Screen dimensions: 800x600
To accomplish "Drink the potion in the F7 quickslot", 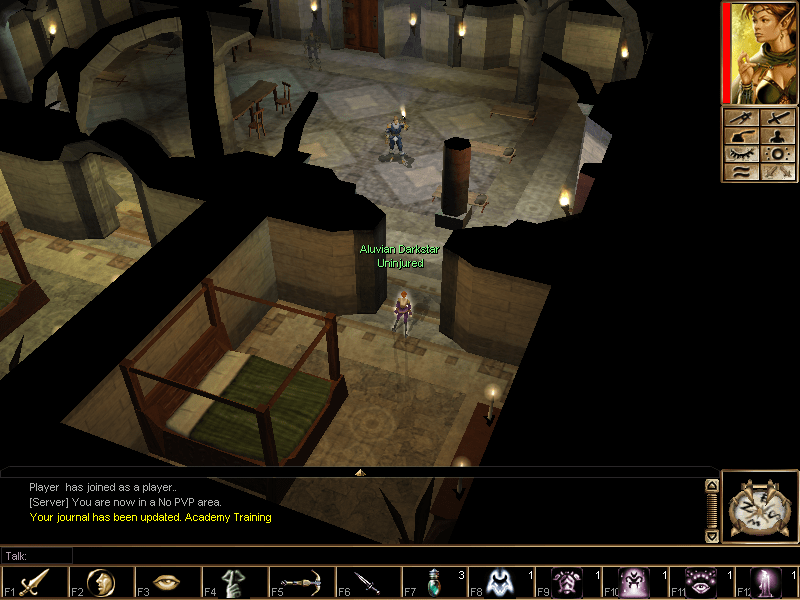I will tap(434, 582).
